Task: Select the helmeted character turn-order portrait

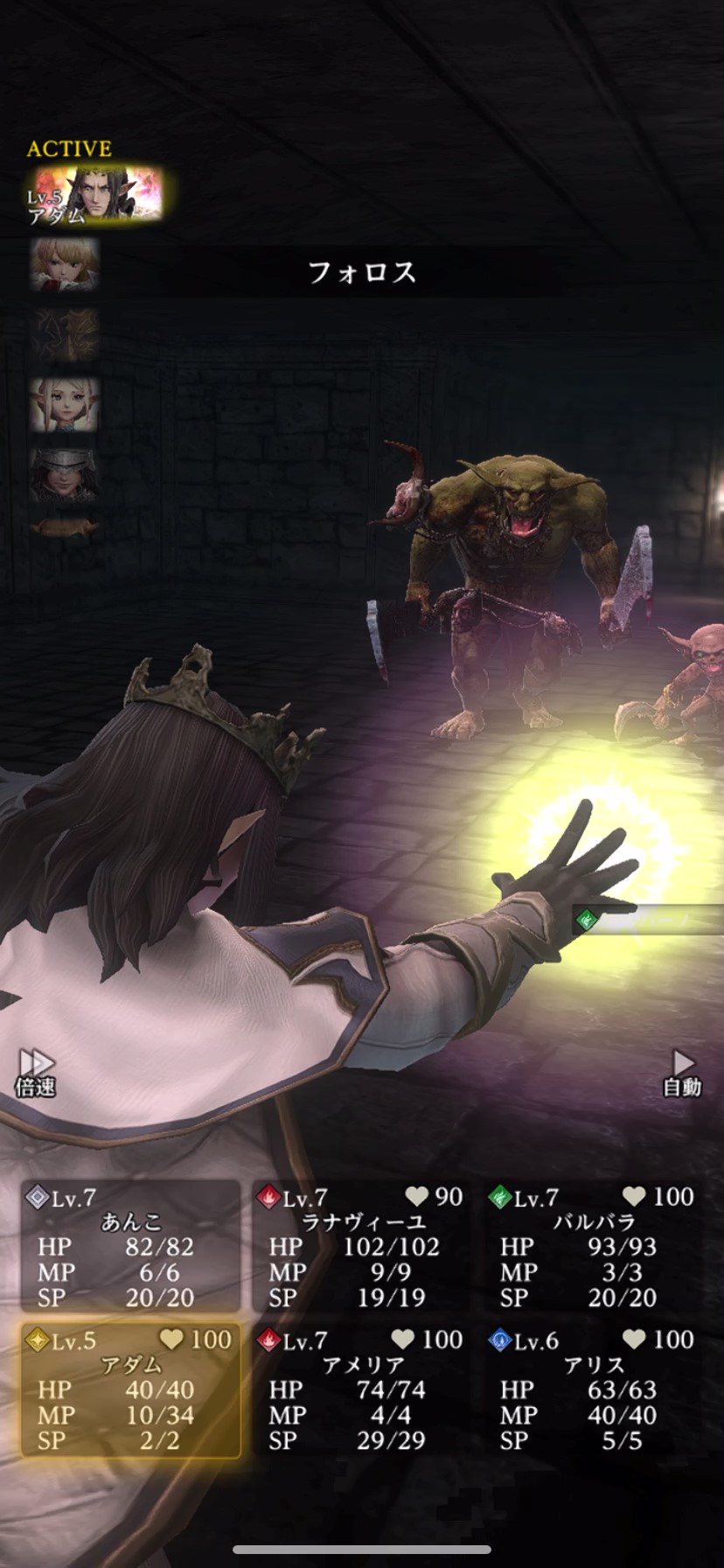Action: tap(63, 475)
